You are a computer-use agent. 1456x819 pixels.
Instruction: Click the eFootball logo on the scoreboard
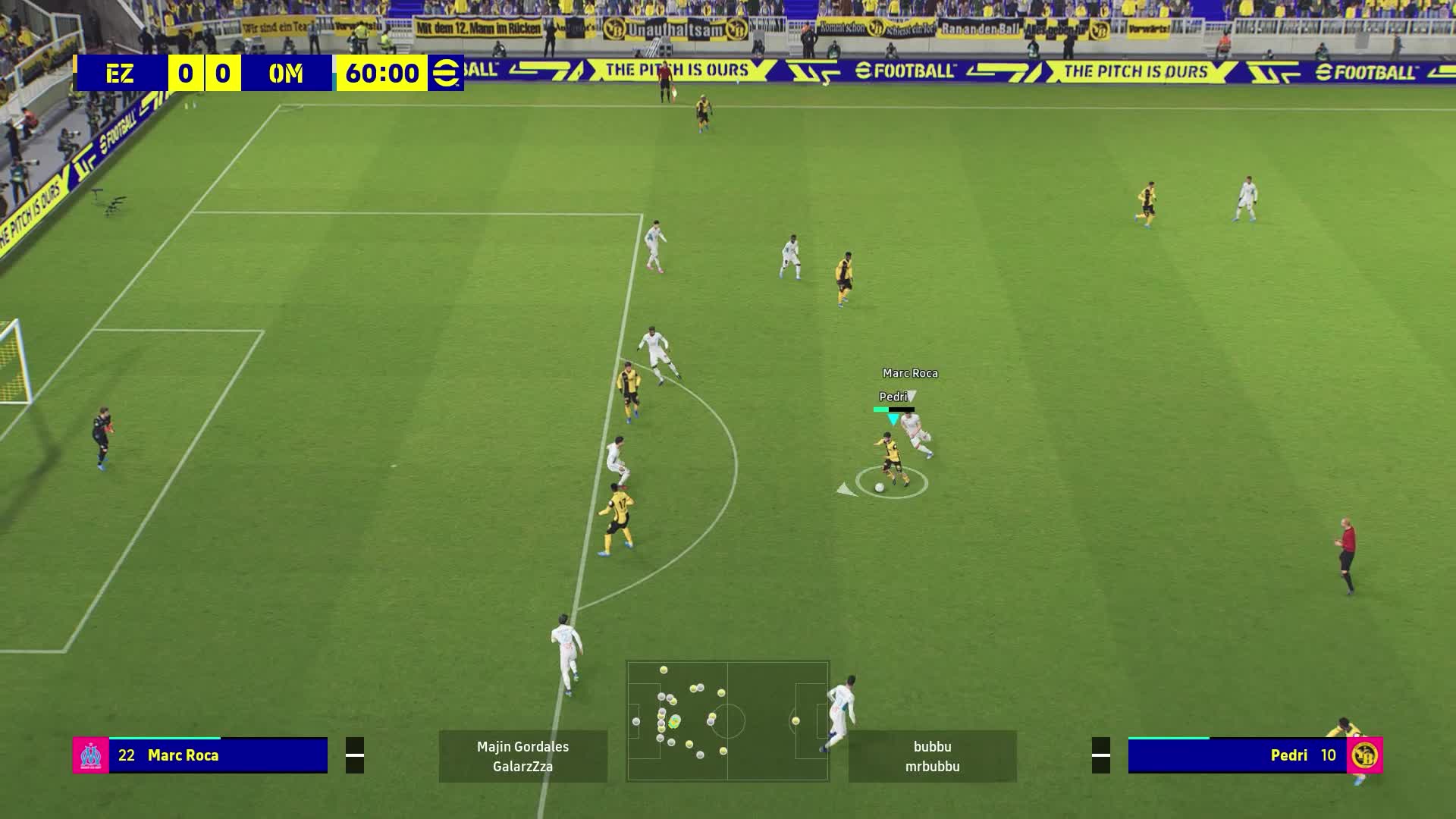tap(445, 74)
